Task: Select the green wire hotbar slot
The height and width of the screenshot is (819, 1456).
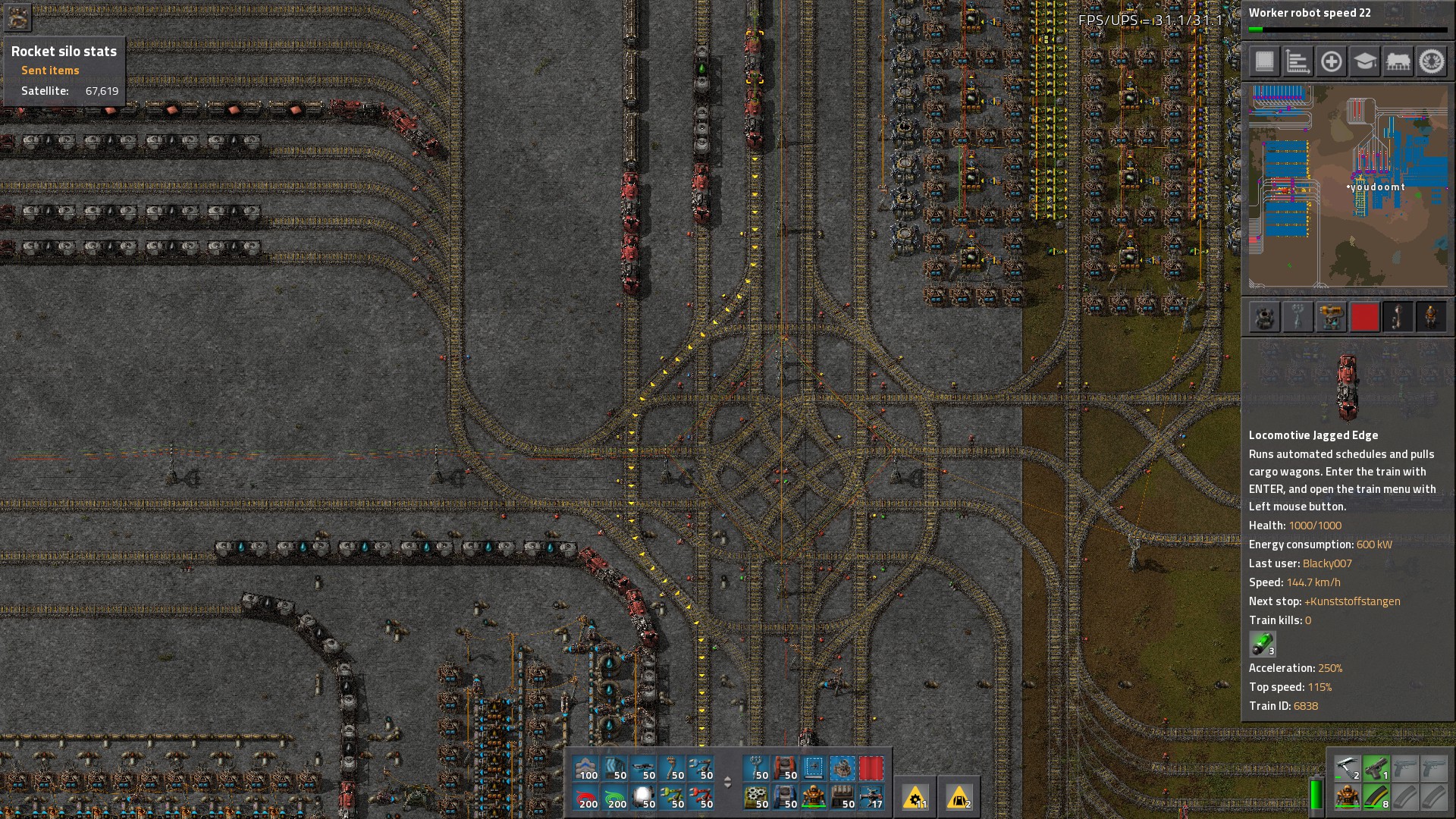Action: click(x=616, y=797)
